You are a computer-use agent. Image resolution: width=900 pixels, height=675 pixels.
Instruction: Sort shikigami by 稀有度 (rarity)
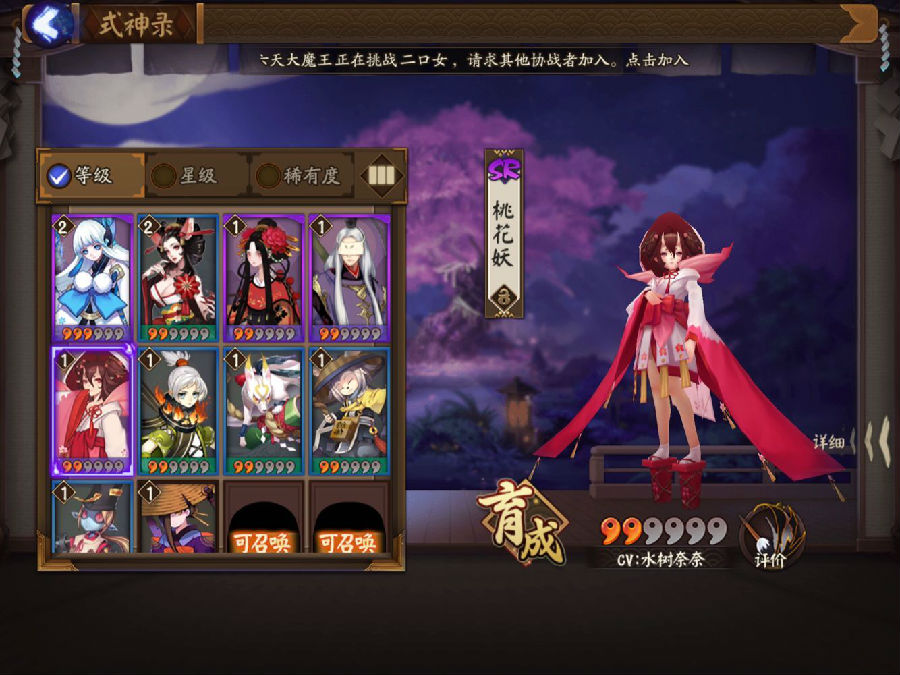(298, 176)
